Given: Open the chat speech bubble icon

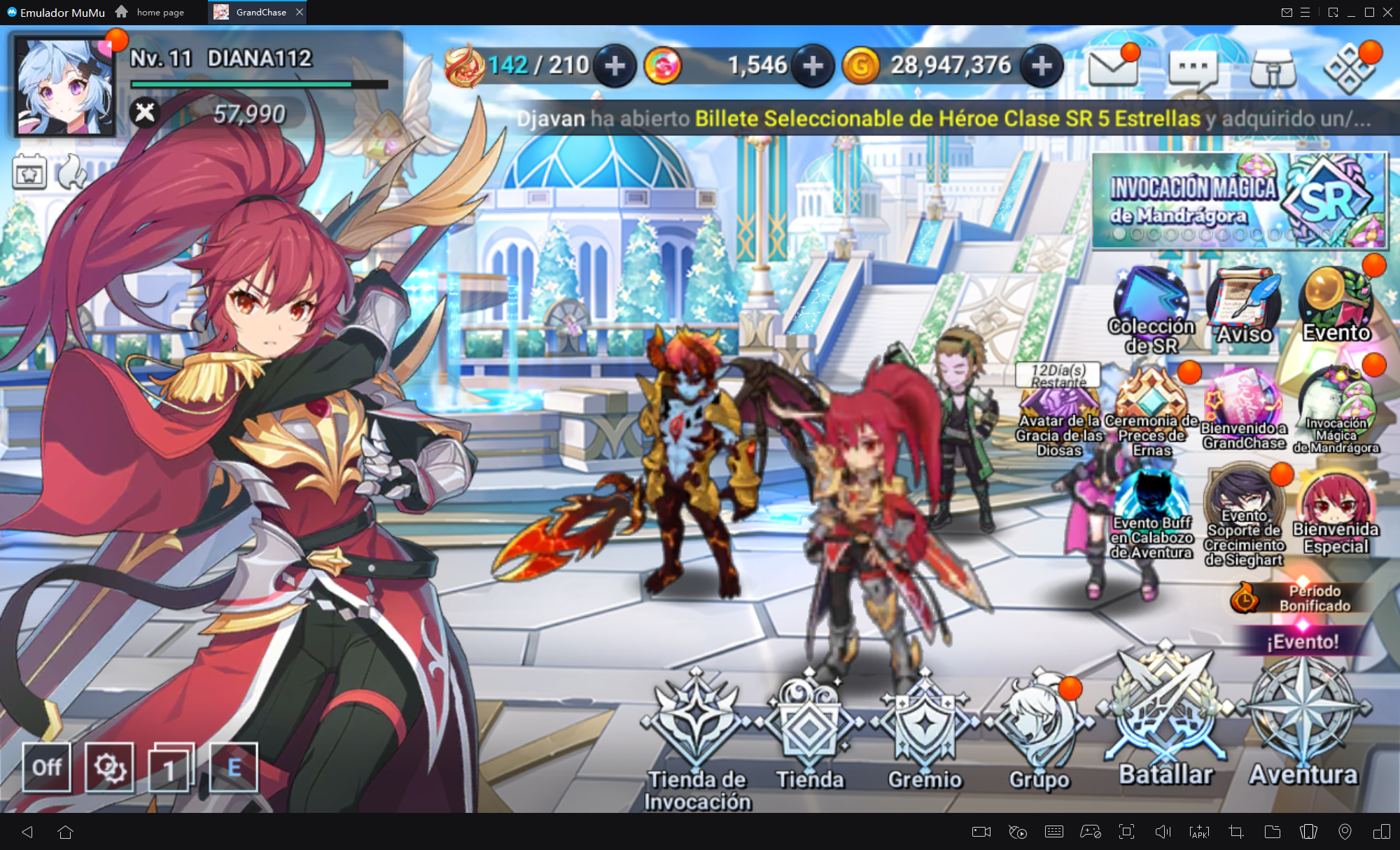Looking at the screenshot, I should (1193, 68).
